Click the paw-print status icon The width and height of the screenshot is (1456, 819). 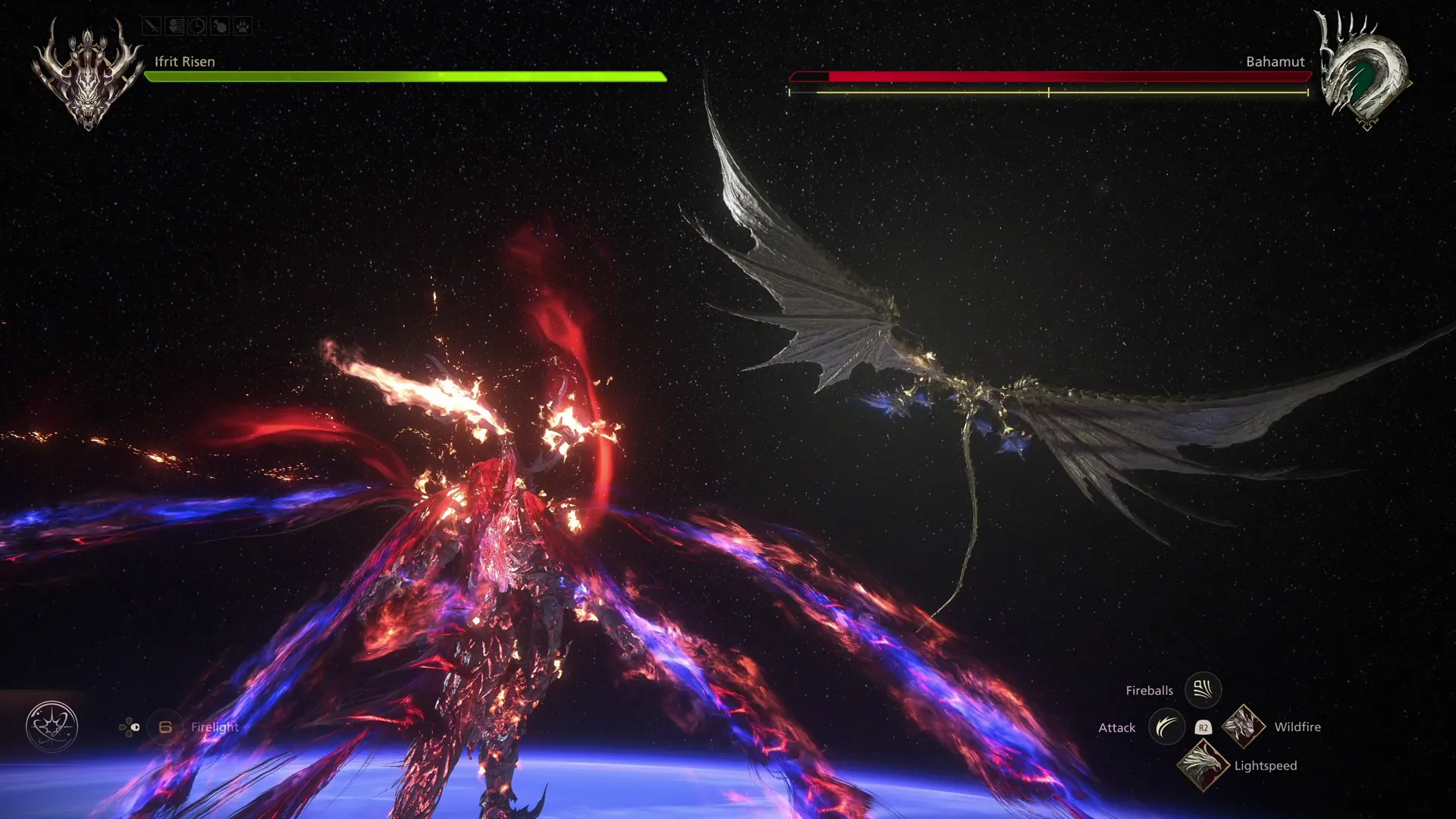click(x=243, y=26)
